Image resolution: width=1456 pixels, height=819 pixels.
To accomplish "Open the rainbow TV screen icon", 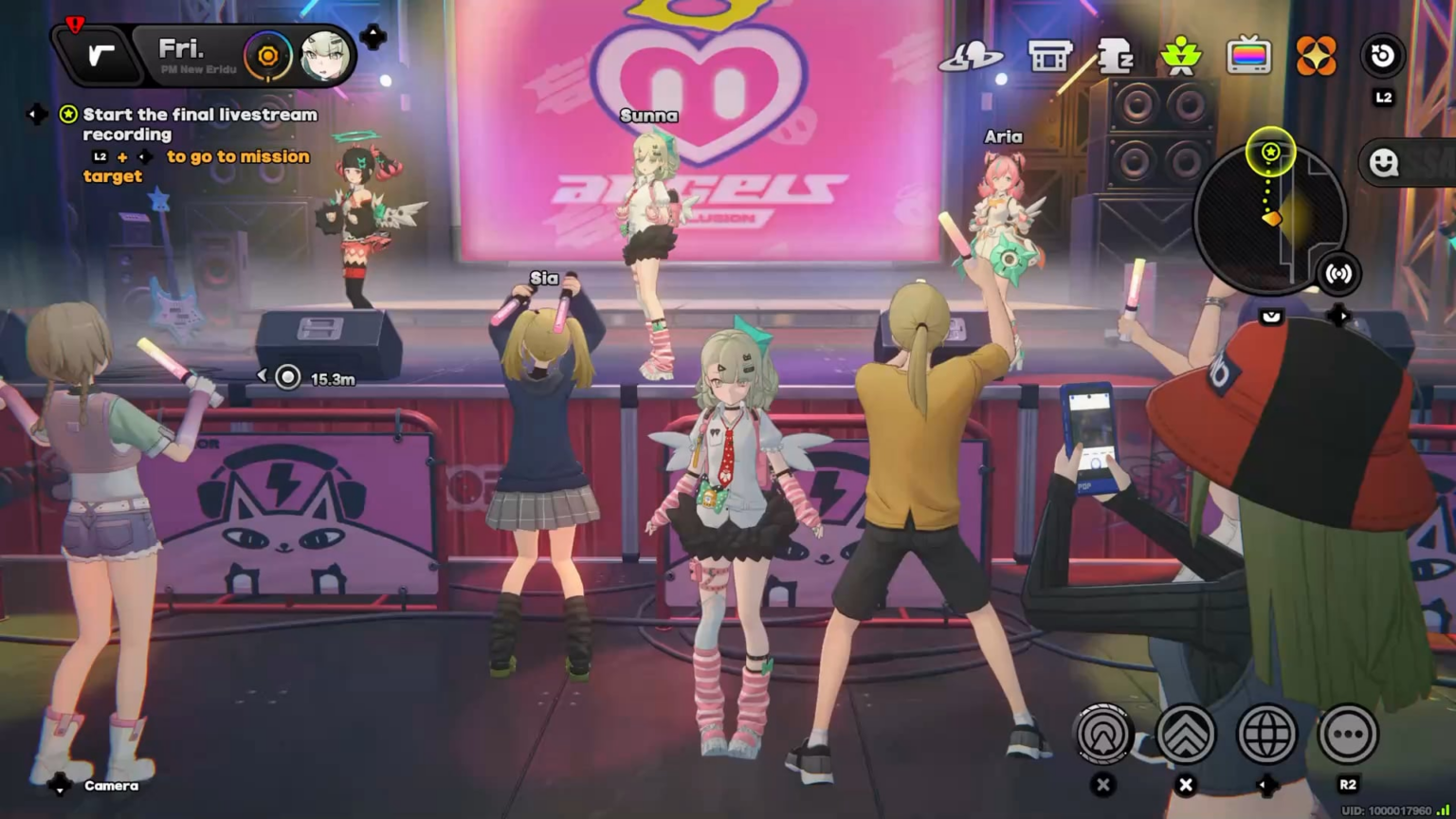I will 1250,55.
